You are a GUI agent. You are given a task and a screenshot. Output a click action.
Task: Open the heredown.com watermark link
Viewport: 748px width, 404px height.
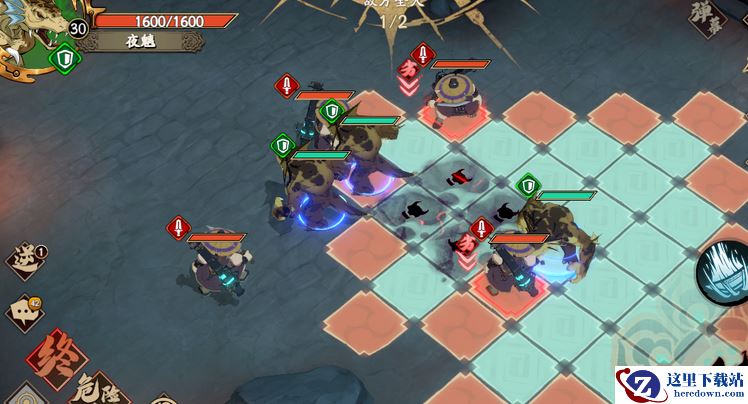pos(680,384)
